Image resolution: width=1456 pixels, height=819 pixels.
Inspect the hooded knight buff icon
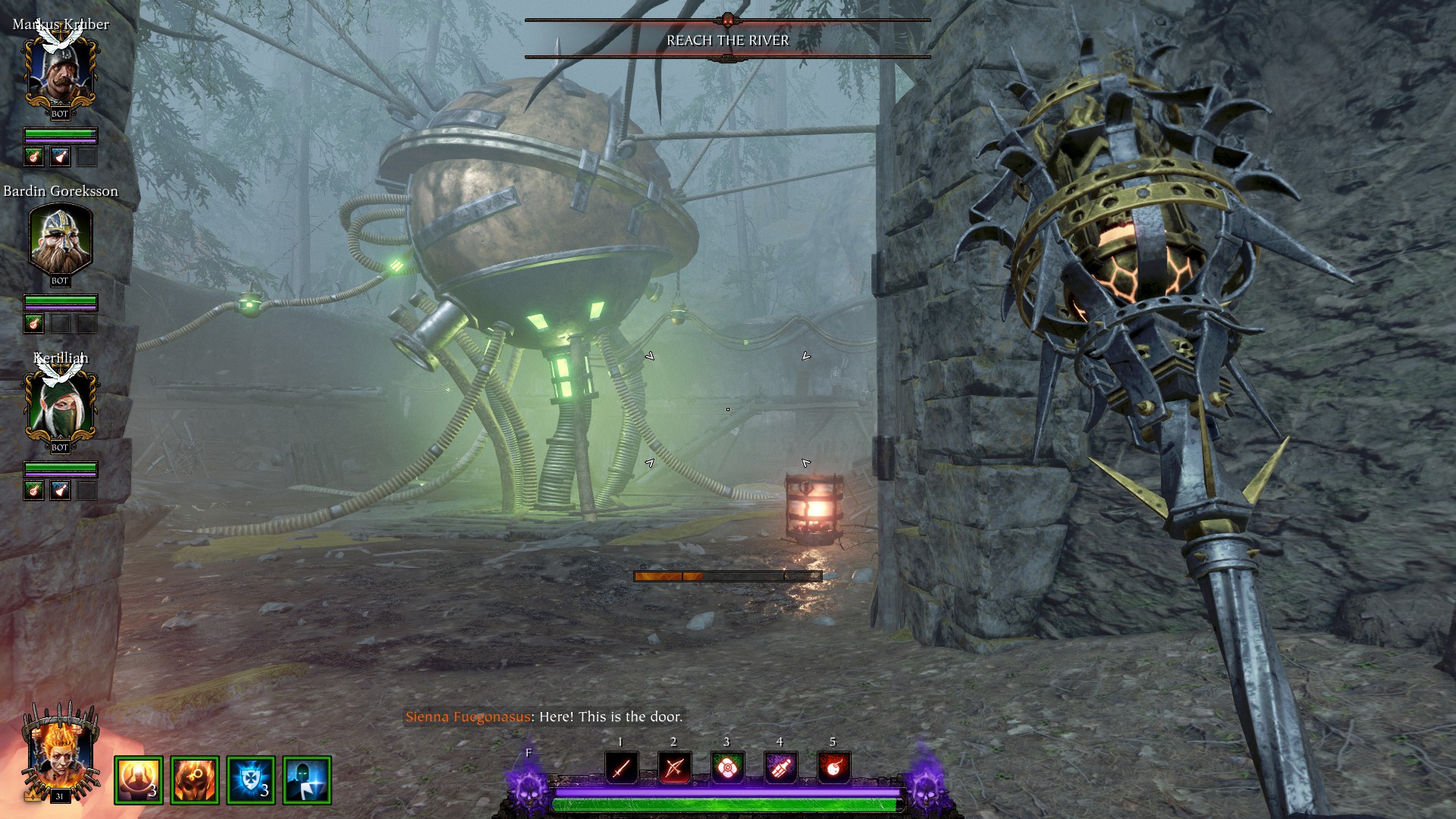(307, 780)
